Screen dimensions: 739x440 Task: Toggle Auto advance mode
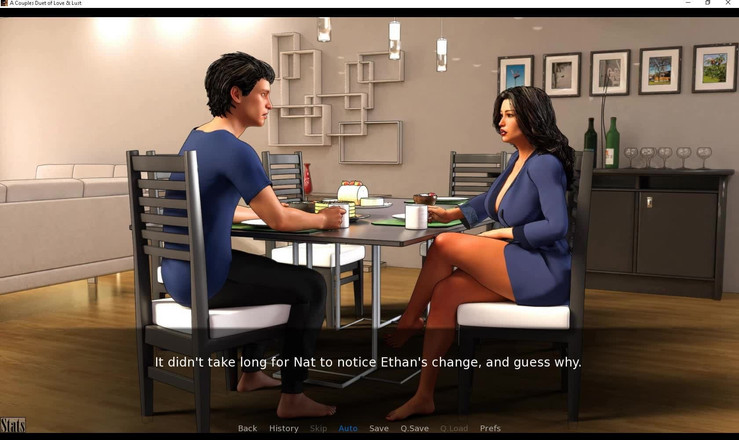point(348,428)
